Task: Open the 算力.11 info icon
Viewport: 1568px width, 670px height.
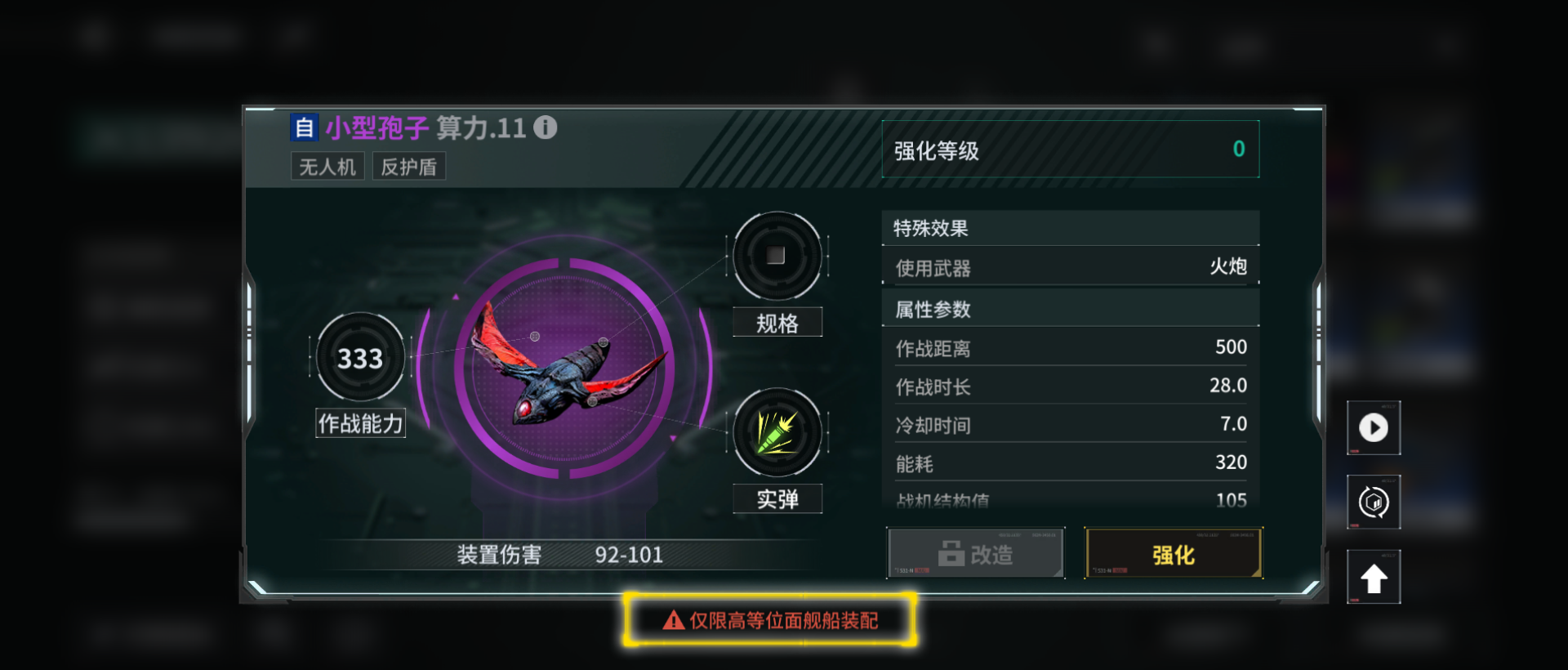Action: pos(546,127)
